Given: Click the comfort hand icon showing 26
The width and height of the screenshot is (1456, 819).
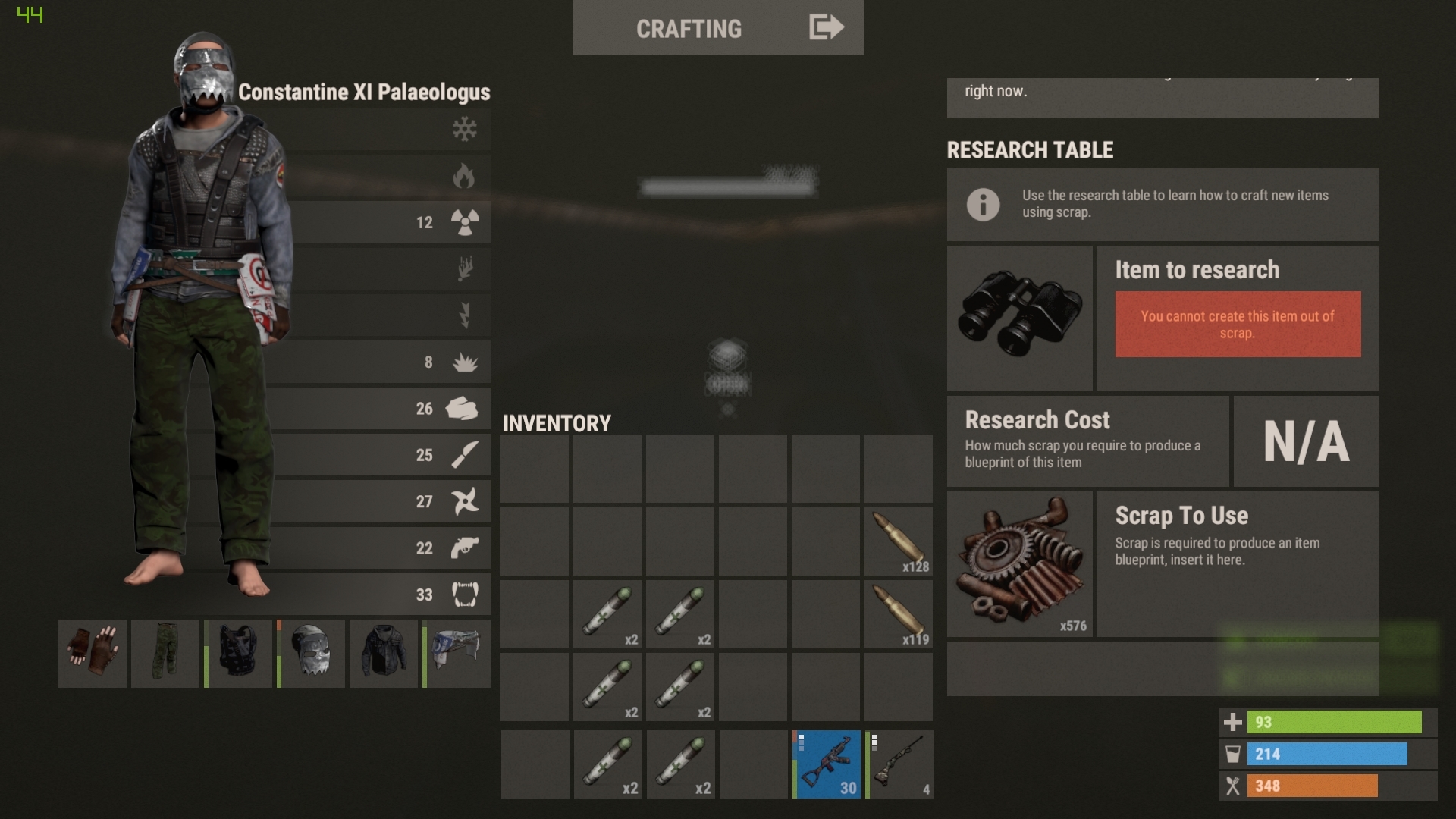Looking at the screenshot, I should click(x=465, y=409).
